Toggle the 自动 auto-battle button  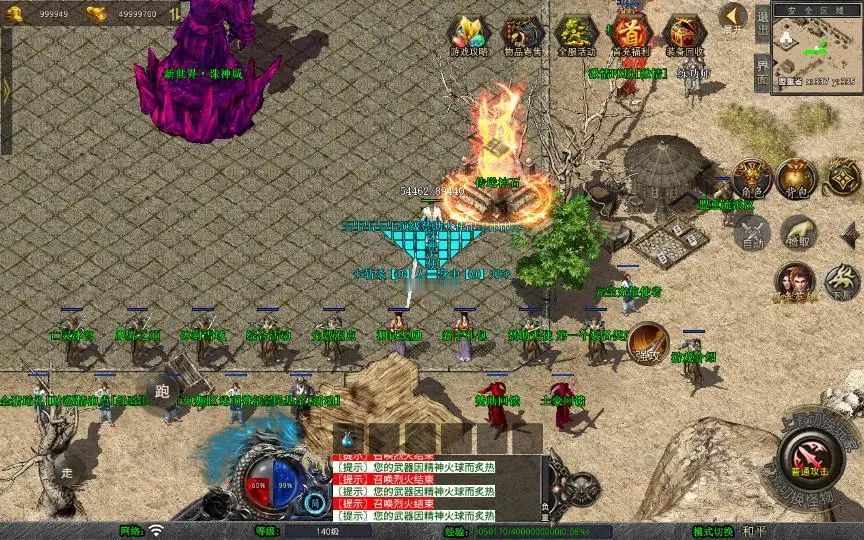751,233
